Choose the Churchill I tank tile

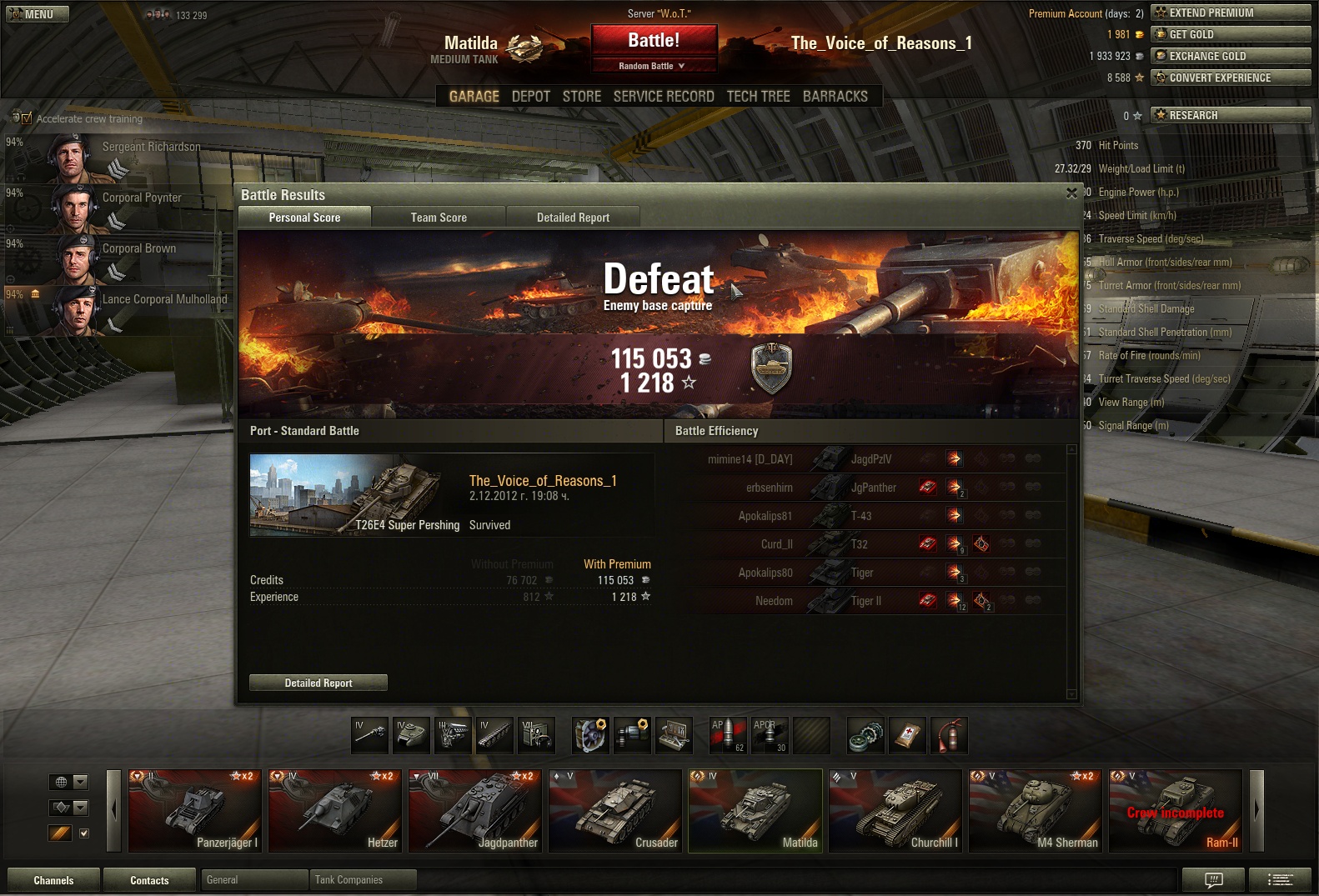coord(895,811)
